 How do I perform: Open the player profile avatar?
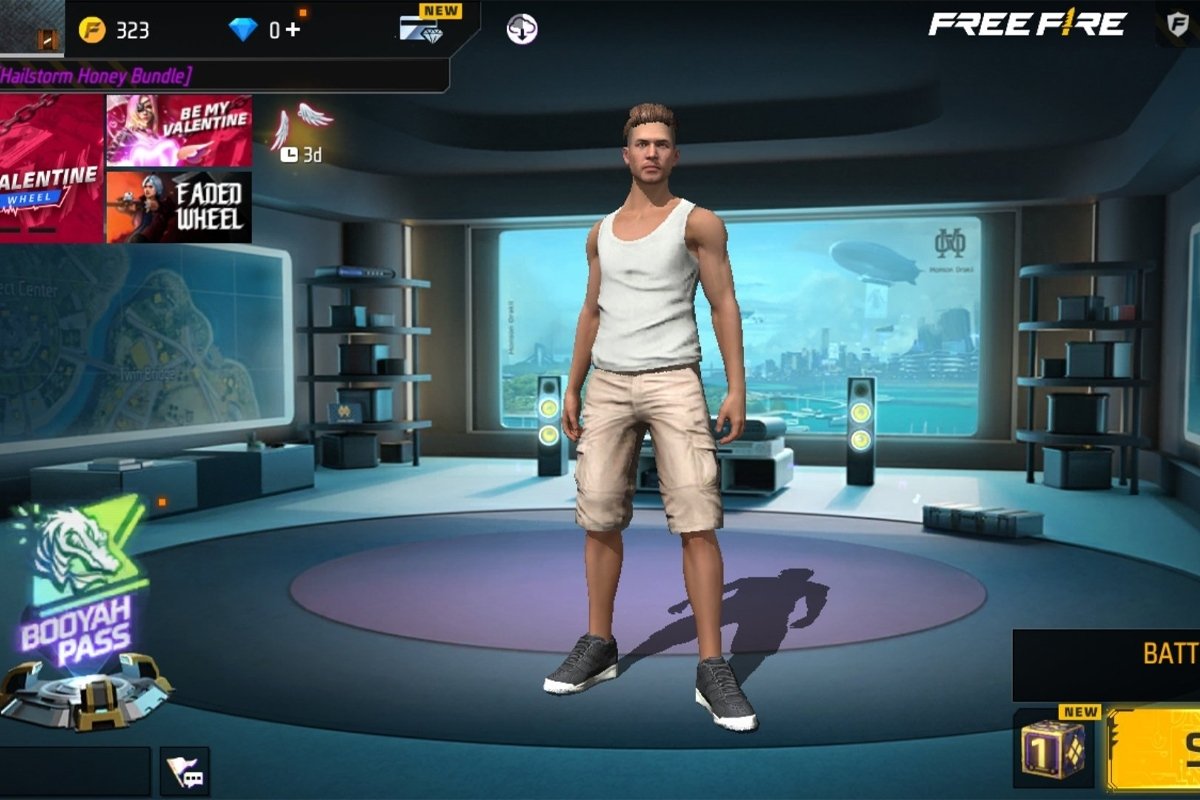click(x=32, y=28)
